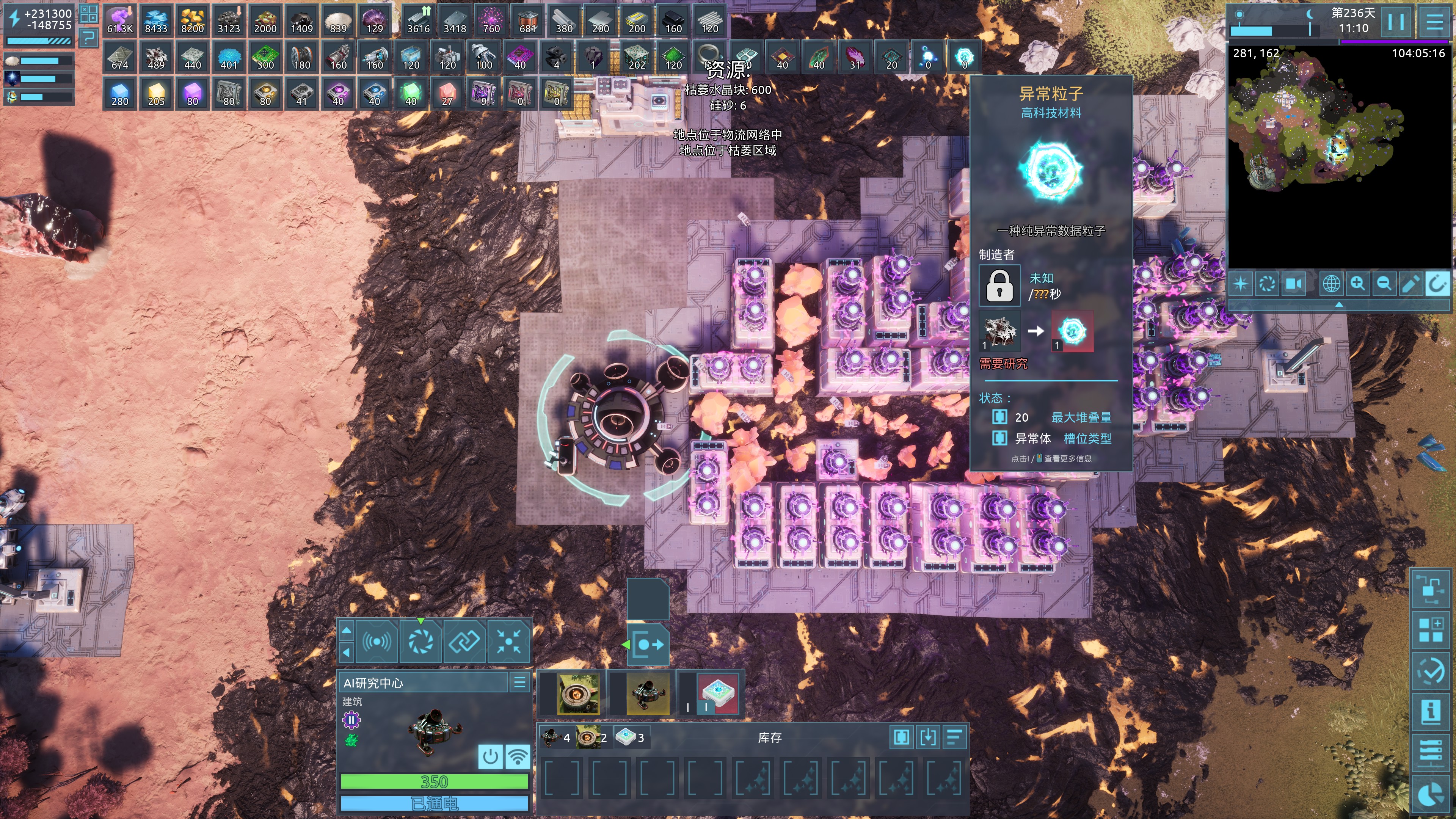Screen dimensions: 1456x819
Task: Open the info book codex
Action: click(1431, 711)
